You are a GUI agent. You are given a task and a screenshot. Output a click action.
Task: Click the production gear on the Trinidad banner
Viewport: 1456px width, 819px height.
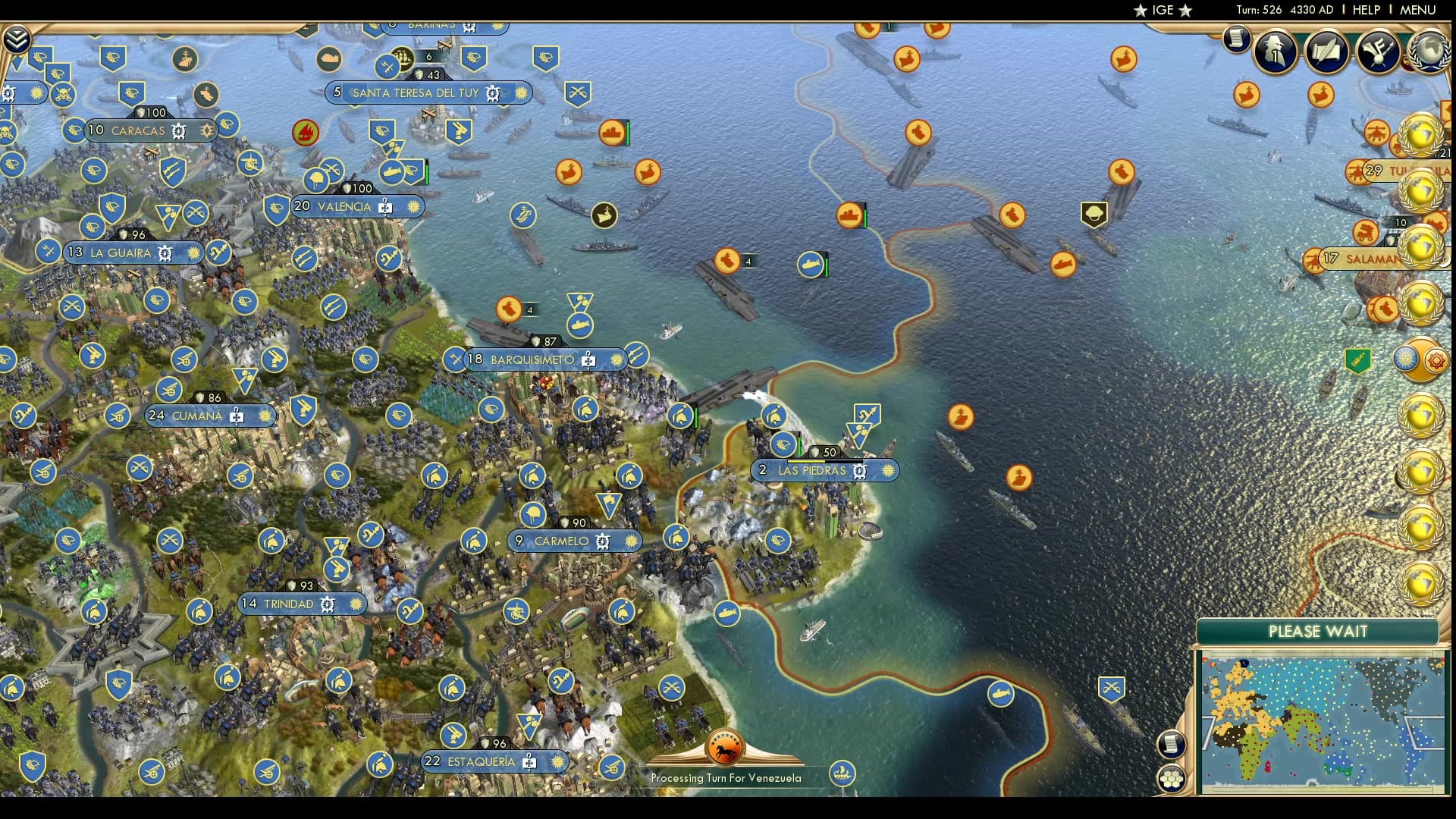pos(328,604)
